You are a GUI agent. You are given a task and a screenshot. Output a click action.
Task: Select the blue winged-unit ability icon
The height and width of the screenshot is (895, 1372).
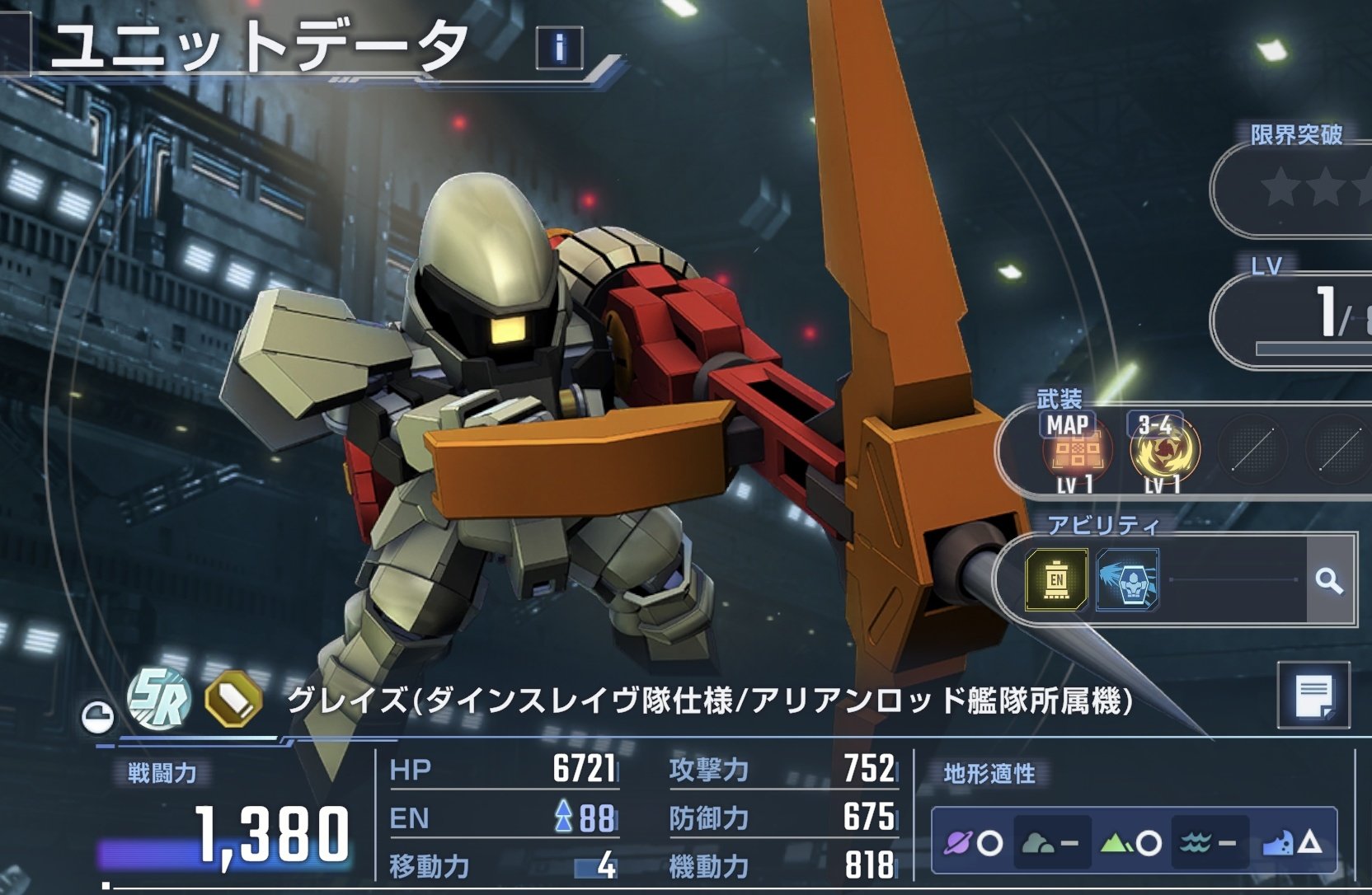point(1127,580)
